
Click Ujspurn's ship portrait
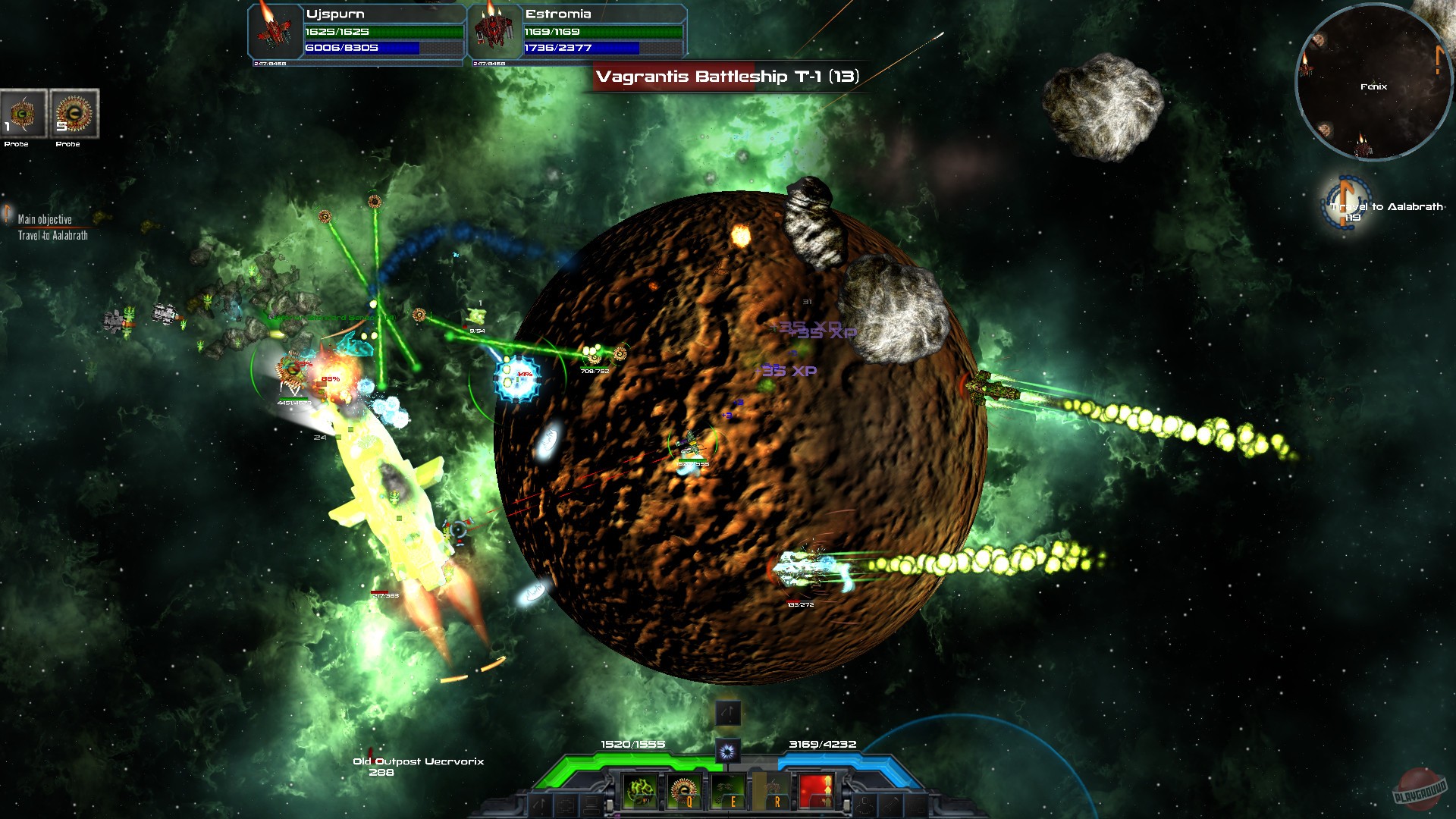coord(273,32)
